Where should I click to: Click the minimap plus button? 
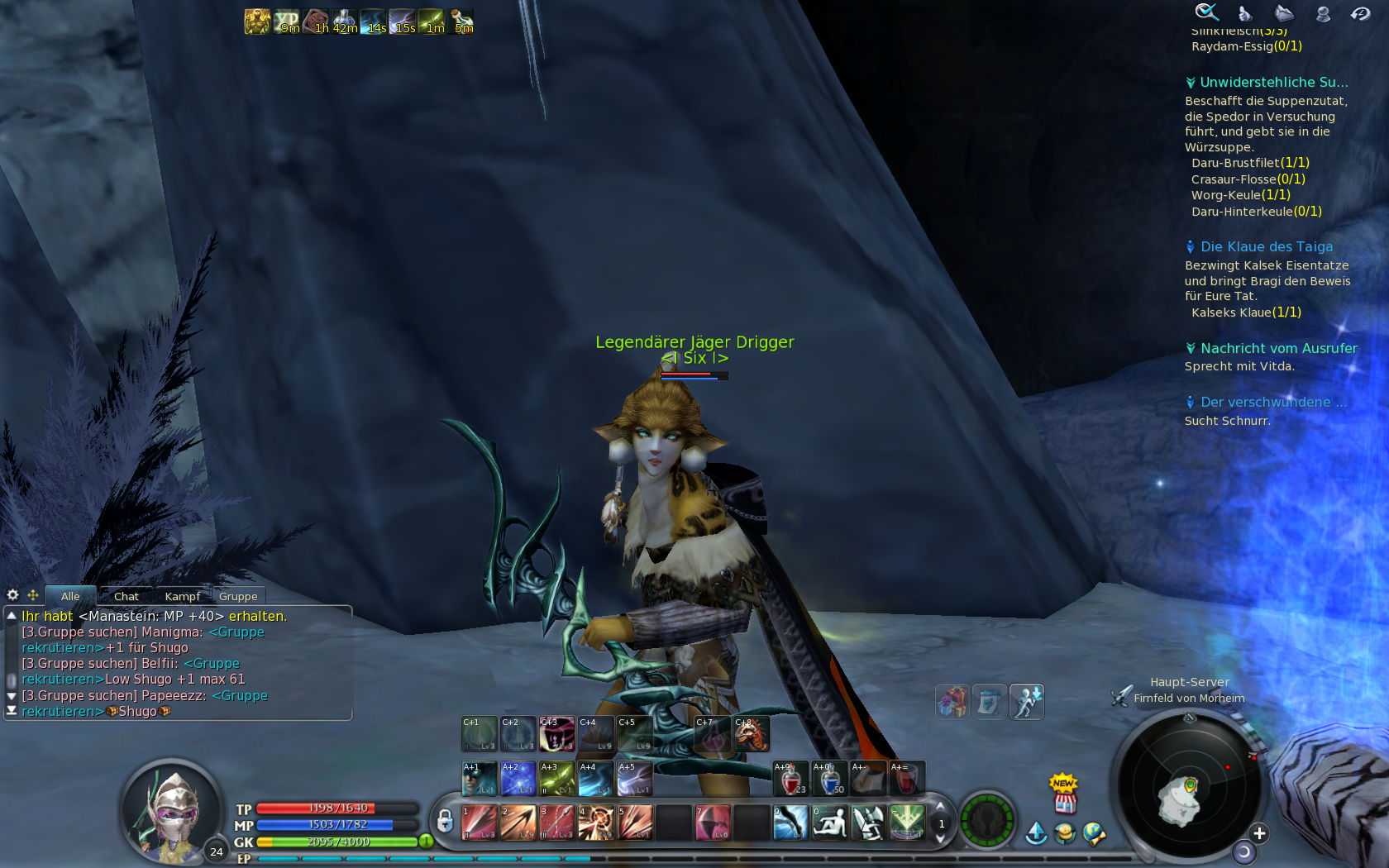click(1259, 833)
